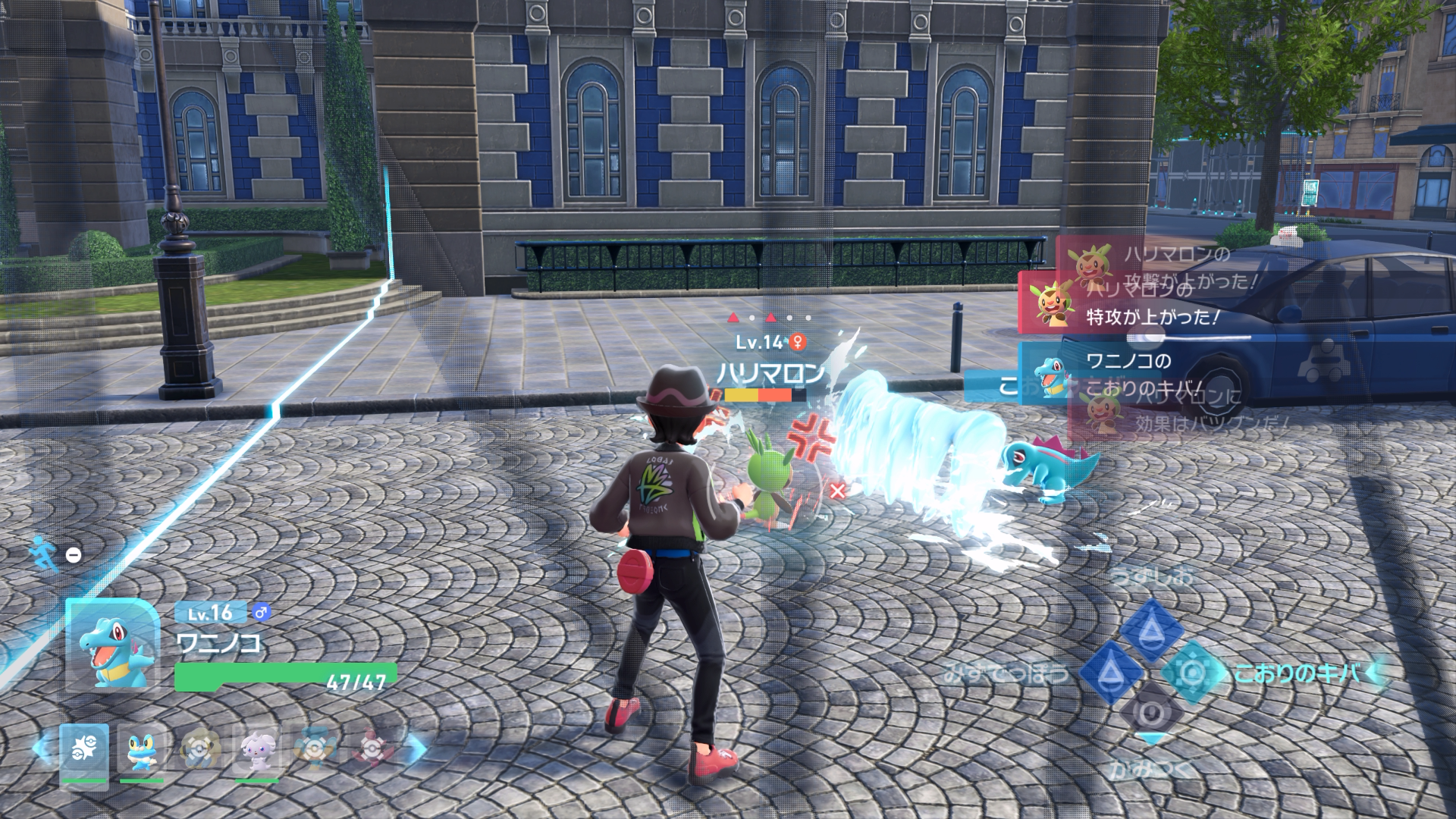The height and width of the screenshot is (819, 1456).
Task: Pick the dimmed yellow Pokémon party slot
Action: pyautogui.click(x=200, y=748)
